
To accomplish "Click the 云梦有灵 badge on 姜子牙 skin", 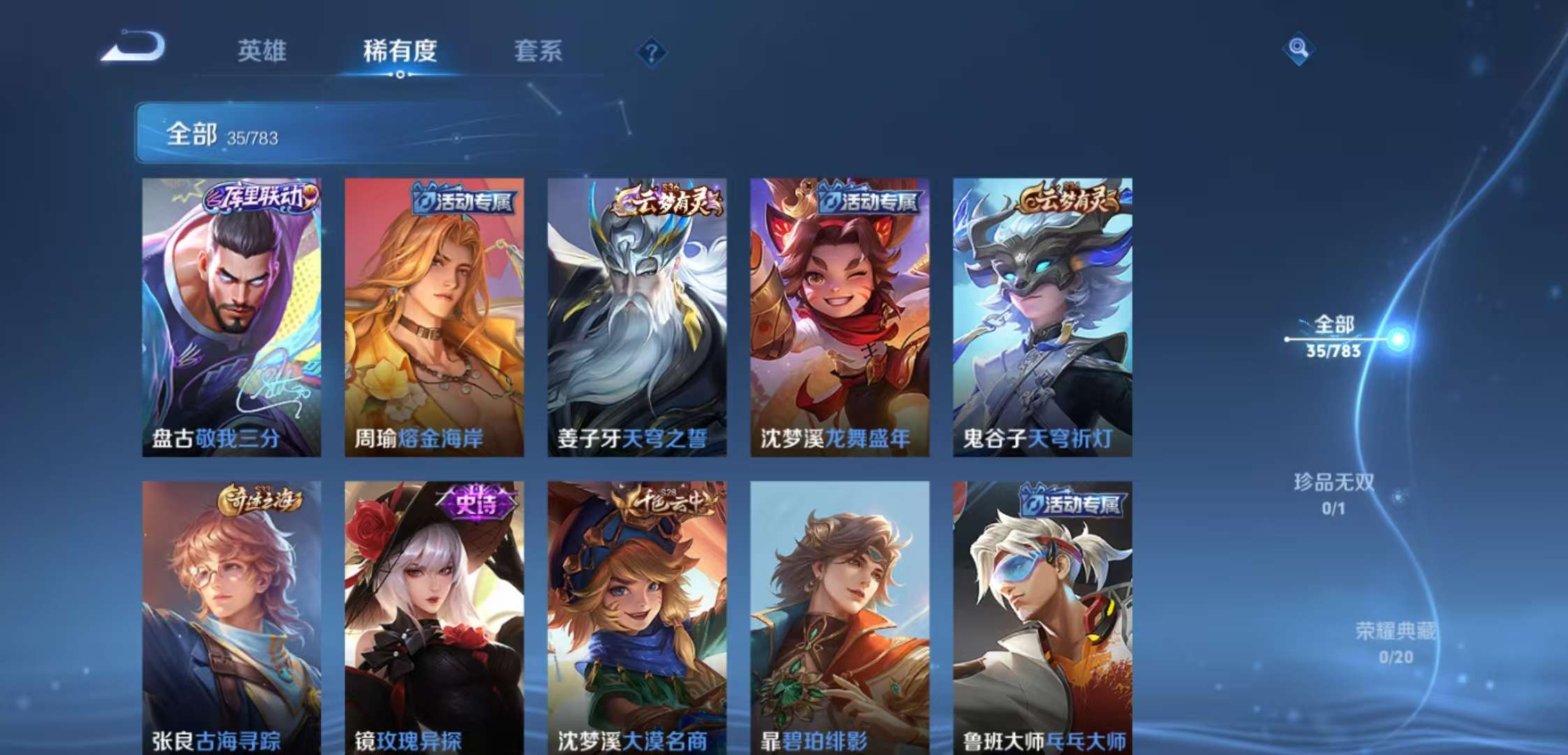I will 665,200.
